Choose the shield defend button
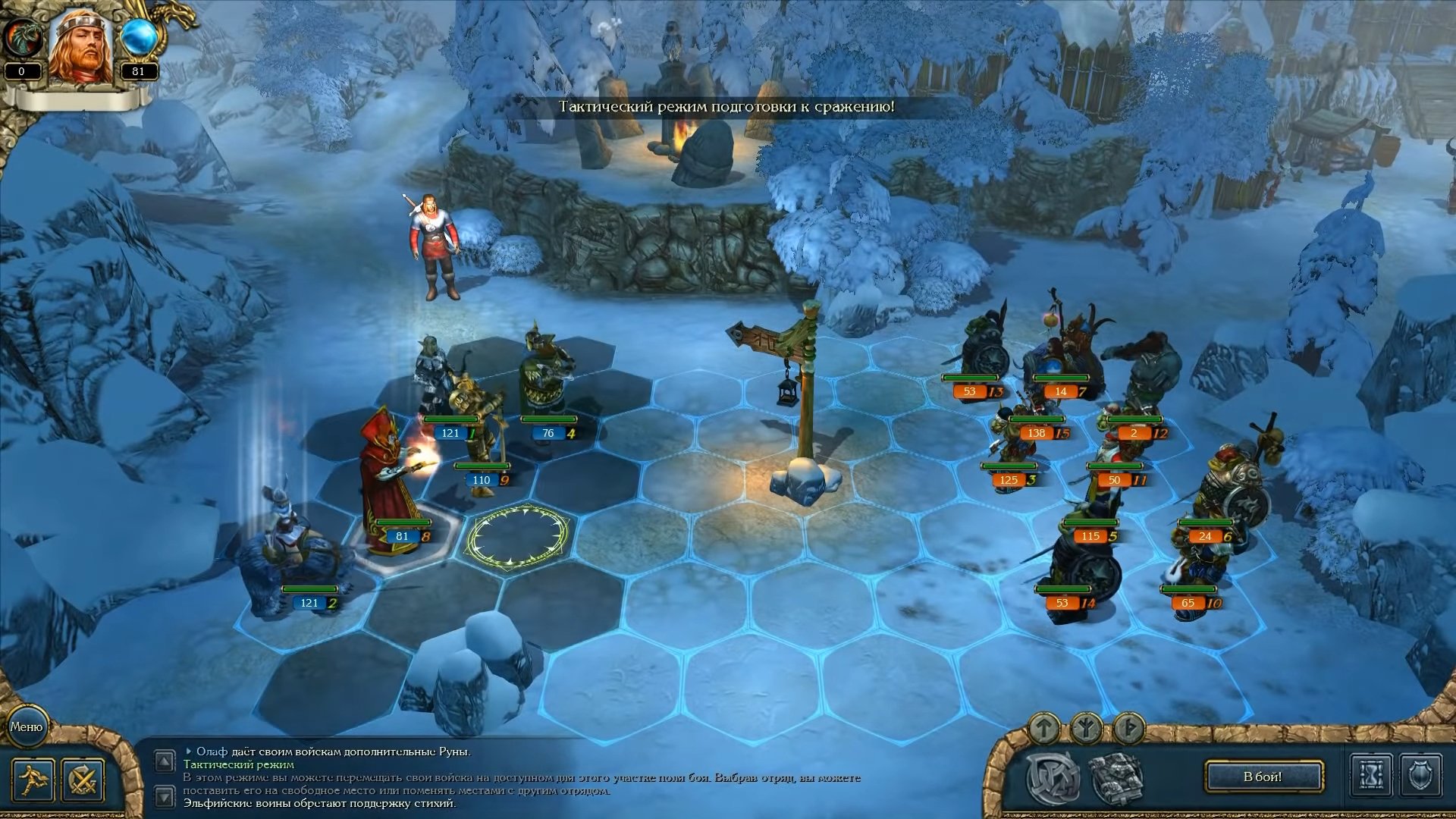Viewport: 1456px width, 819px height. coord(1420,777)
